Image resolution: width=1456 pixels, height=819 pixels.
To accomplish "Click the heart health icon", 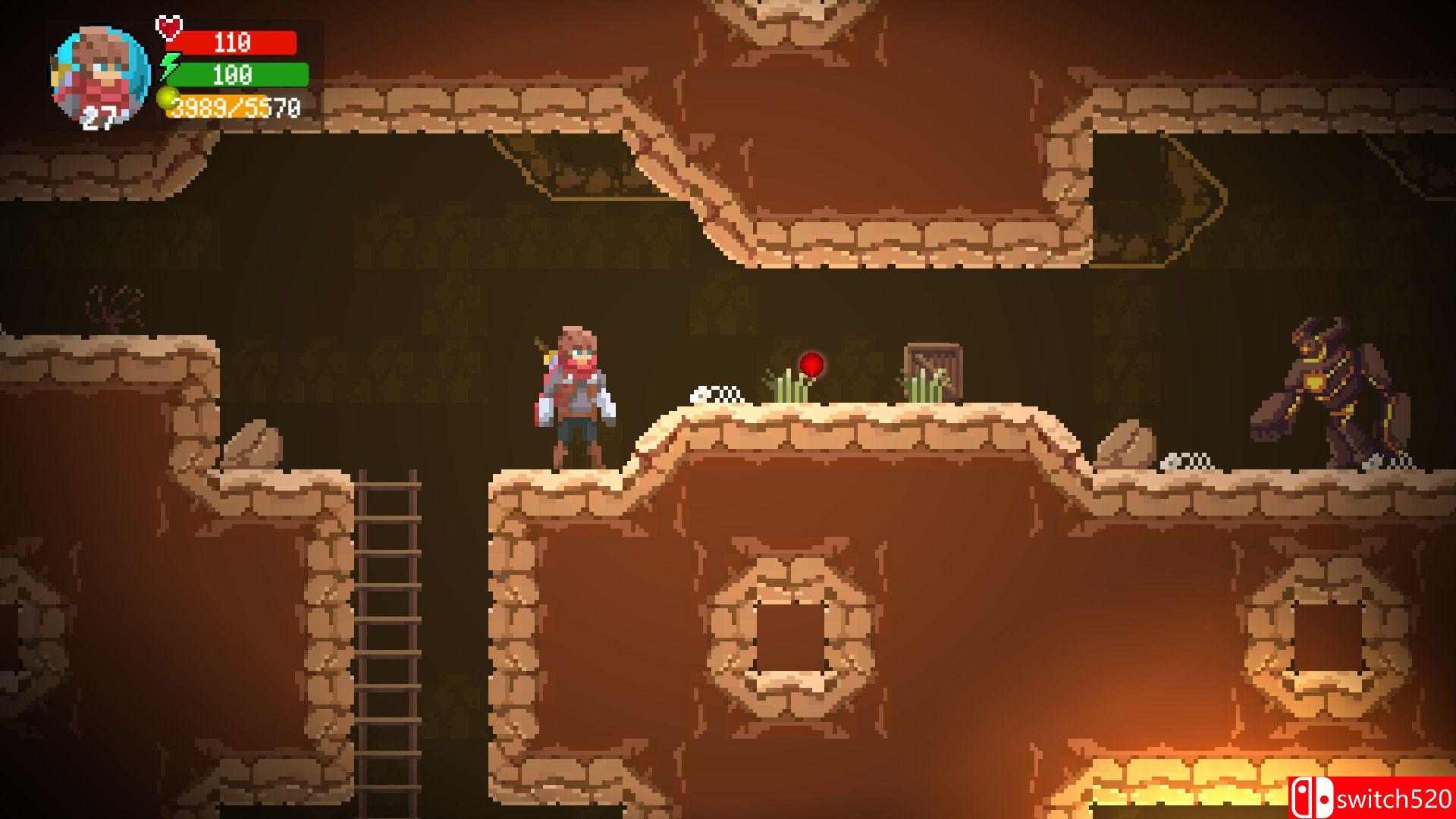I will pos(168,29).
